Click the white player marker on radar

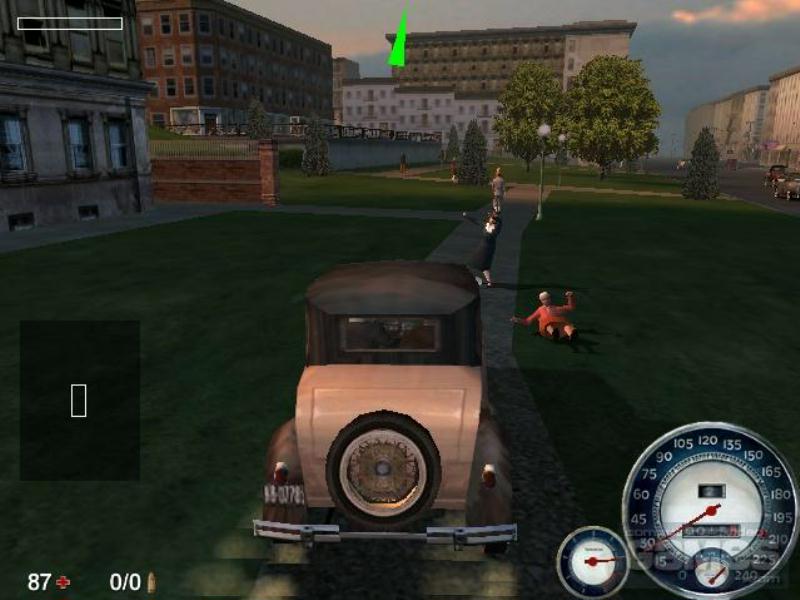point(79,400)
